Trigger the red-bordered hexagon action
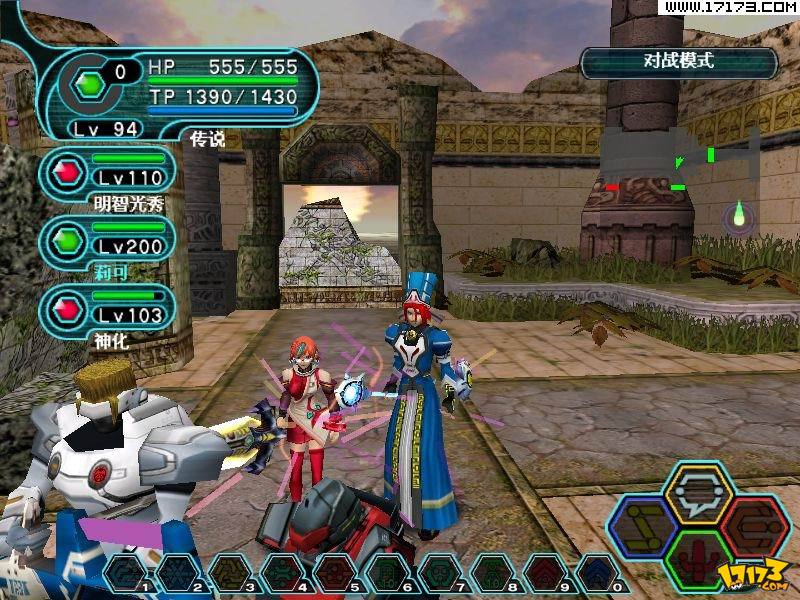800x600 pixels. point(754,527)
